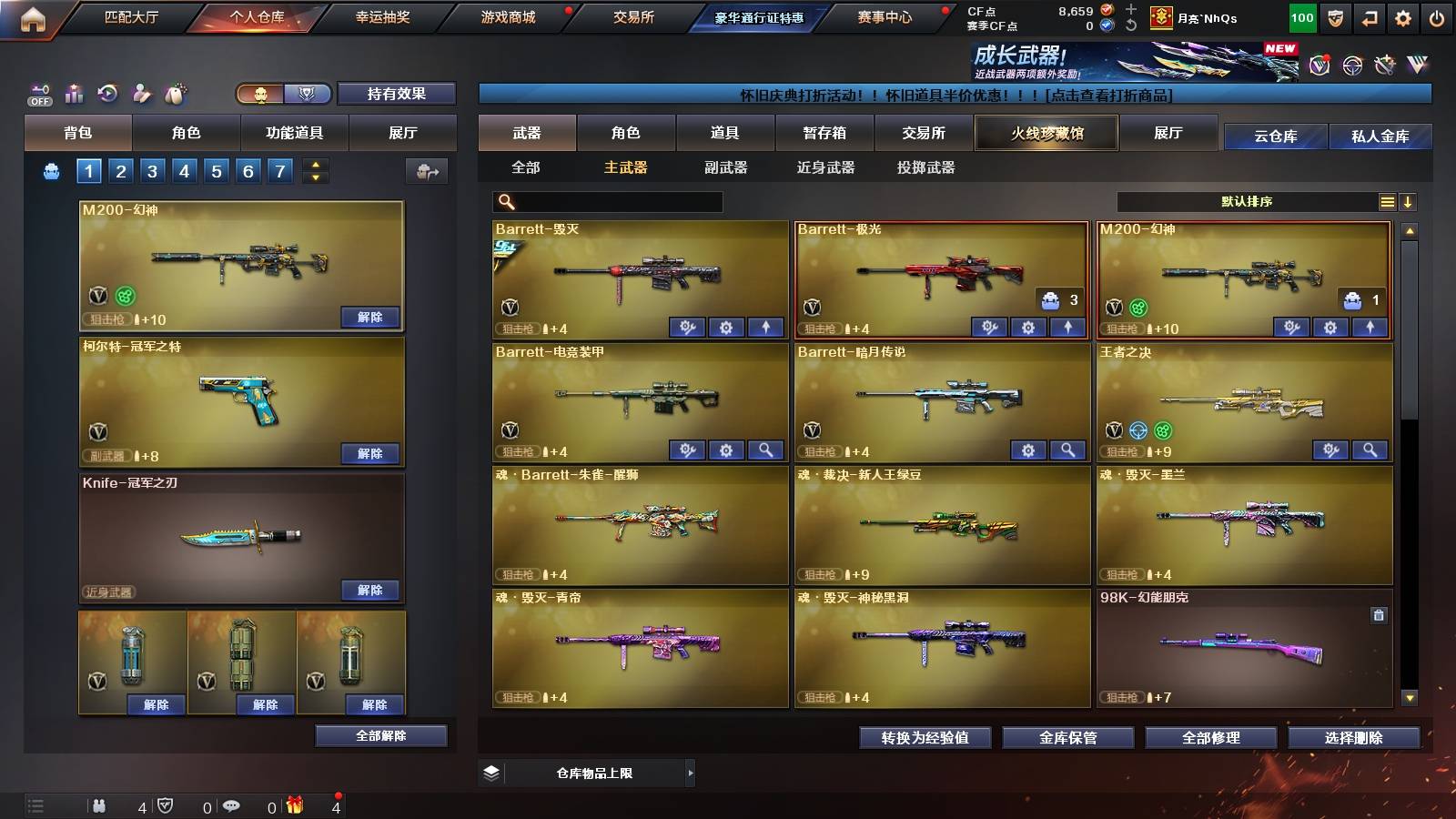Image resolution: width=1456 pixels, height=819 pixels.
Task: Click the warehouse transfer icon beside backpack pages
Action: click(x=424, y=170)
